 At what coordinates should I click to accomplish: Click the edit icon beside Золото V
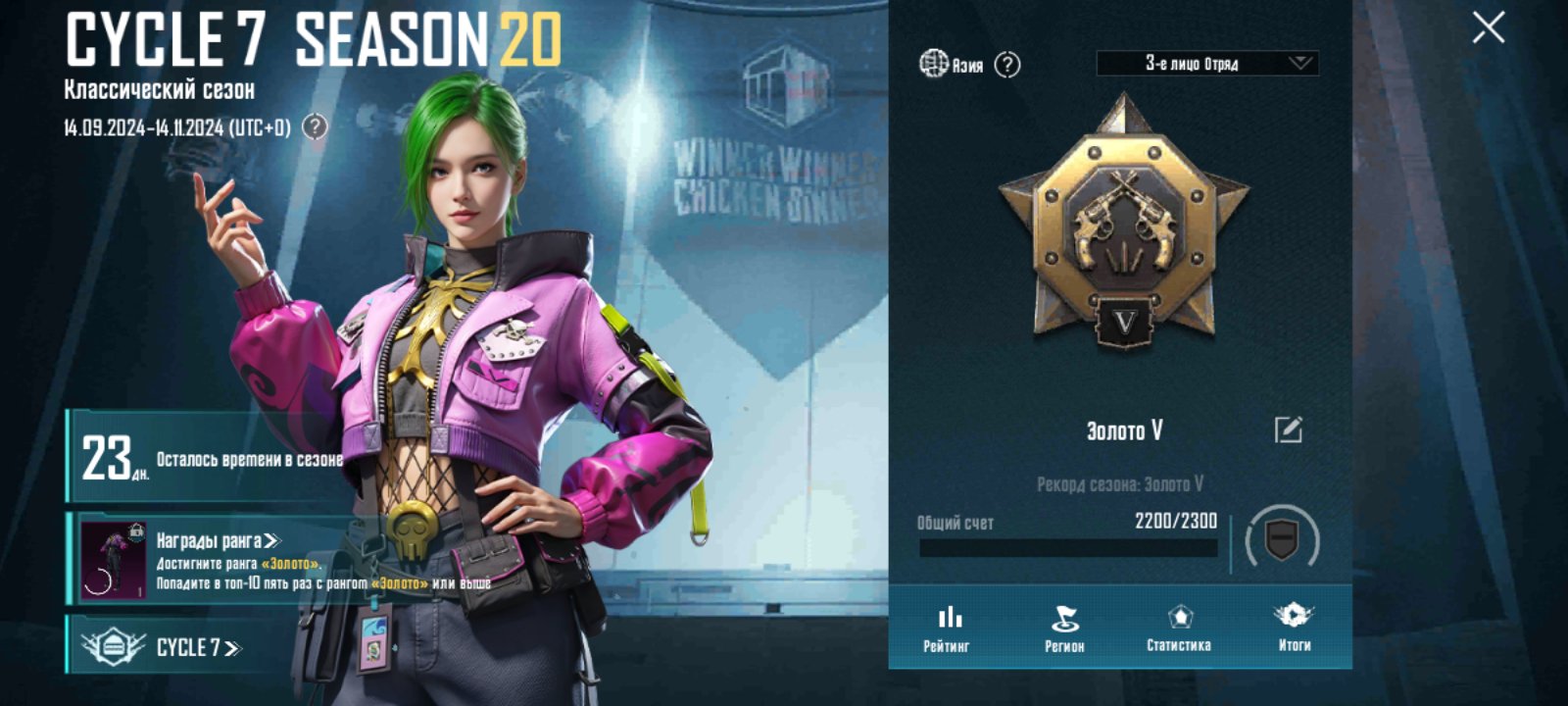pos(1288,429)
